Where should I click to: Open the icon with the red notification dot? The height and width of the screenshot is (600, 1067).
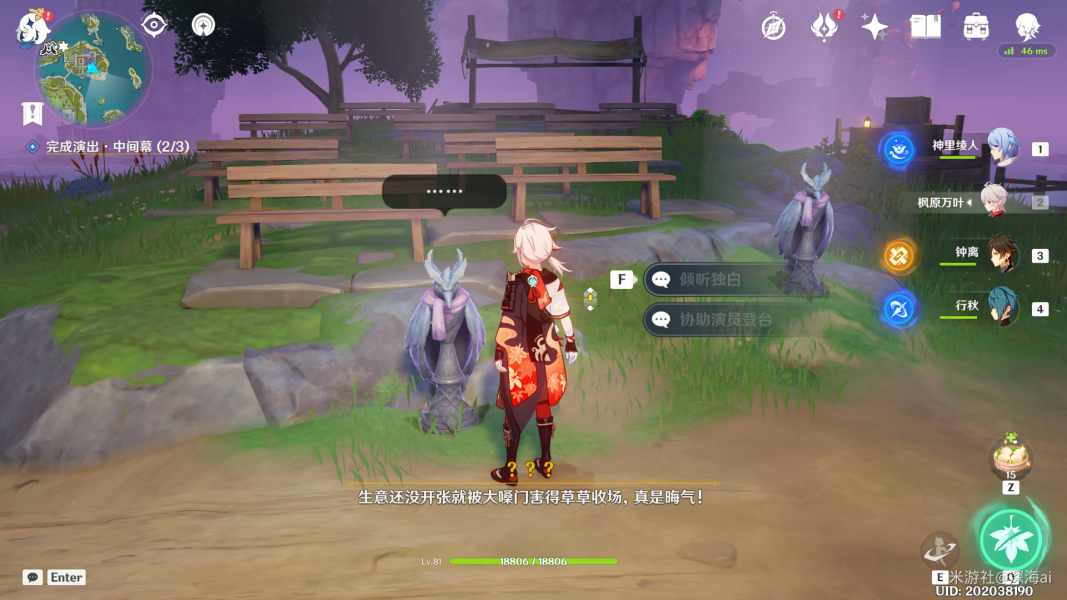pos(824,26)
